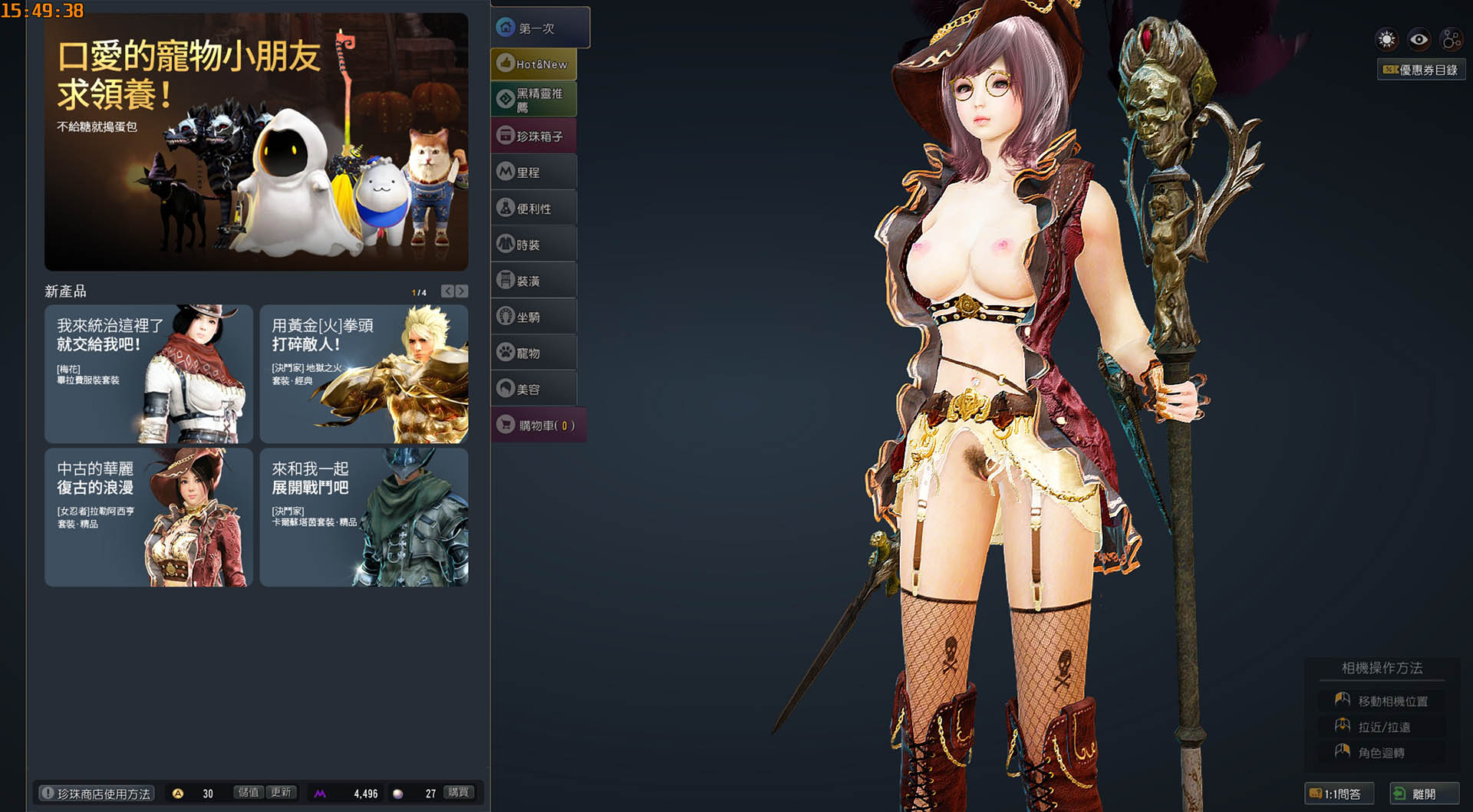Leave the shop with 離開

pos(1423,794)
